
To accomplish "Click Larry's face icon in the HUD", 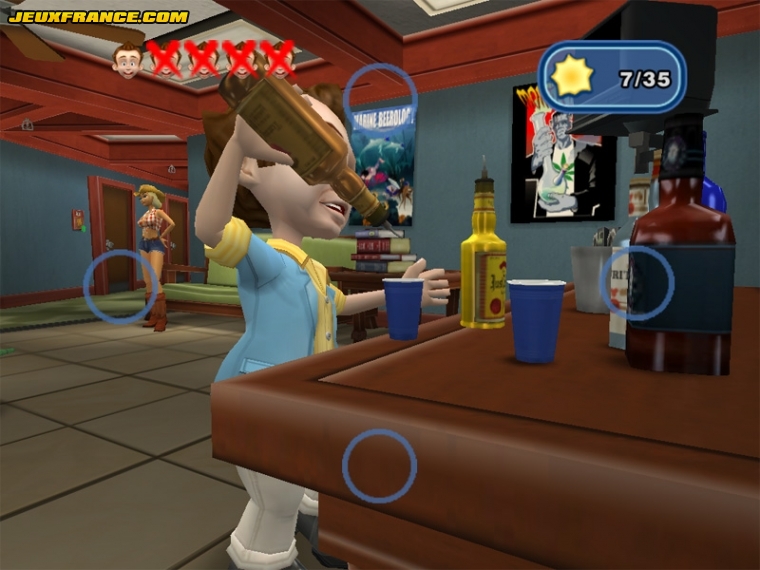I will (x=127, y=60).
